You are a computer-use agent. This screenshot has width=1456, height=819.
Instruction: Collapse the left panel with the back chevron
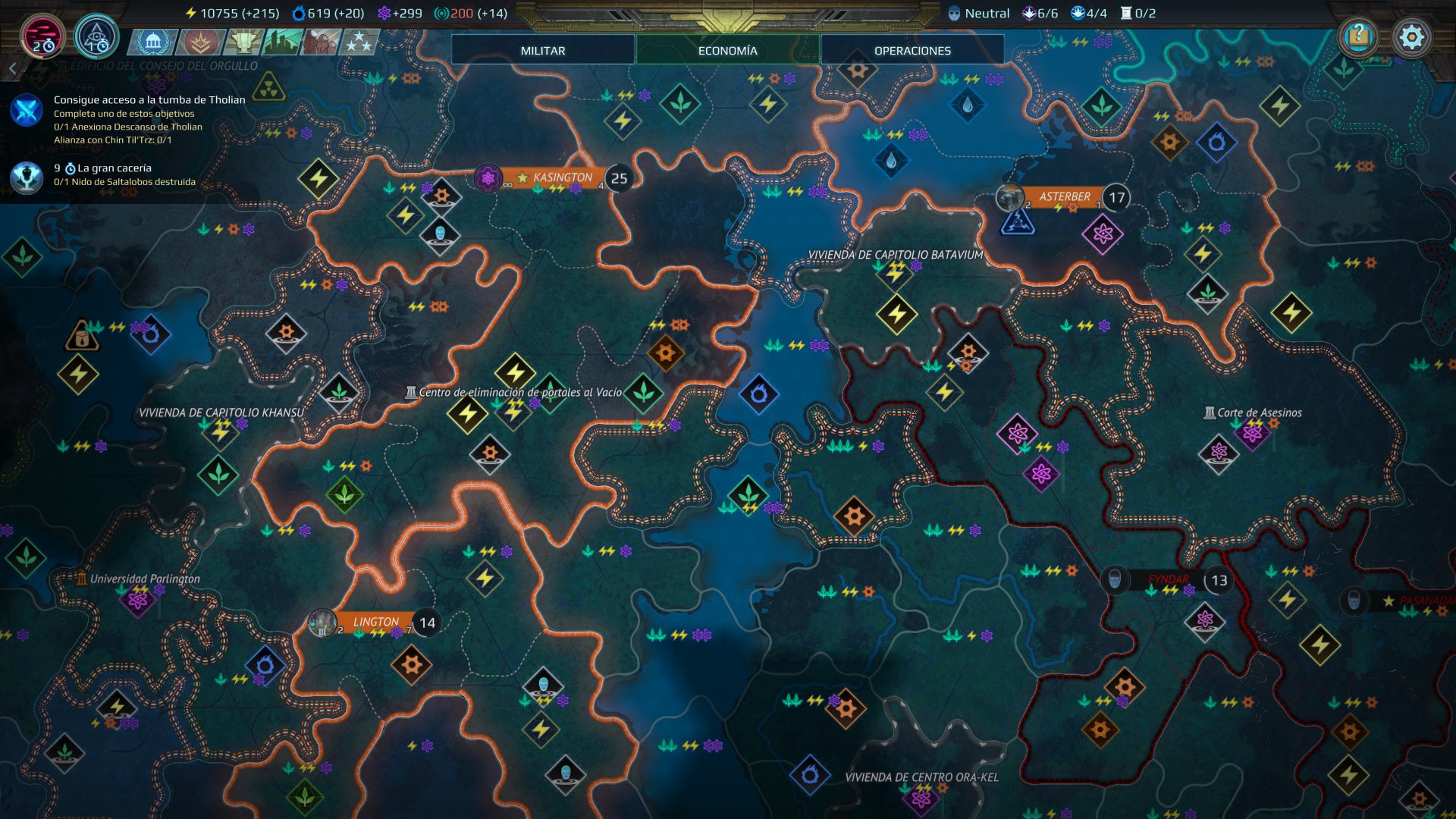click(12, 67)
